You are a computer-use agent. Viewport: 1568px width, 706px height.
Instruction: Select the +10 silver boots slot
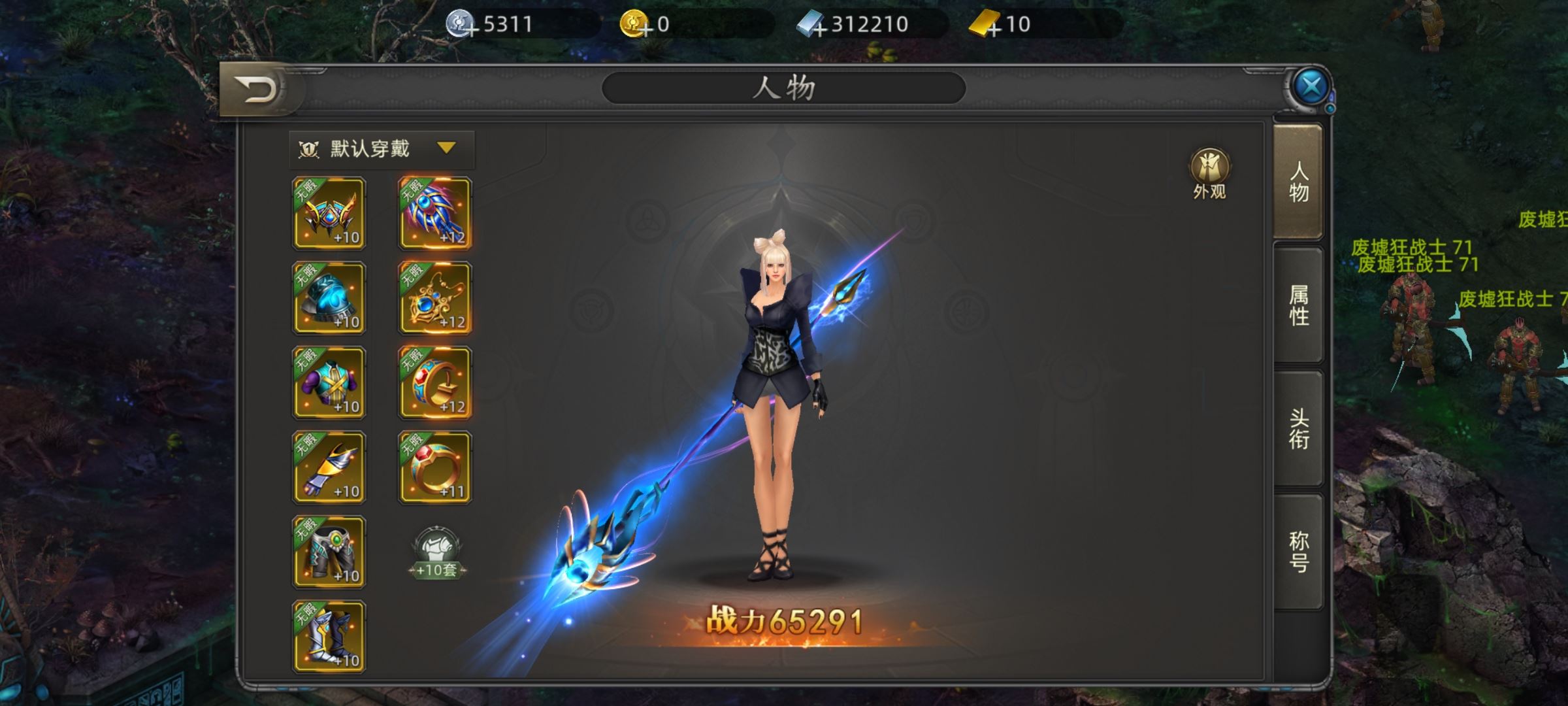[329, 636]
